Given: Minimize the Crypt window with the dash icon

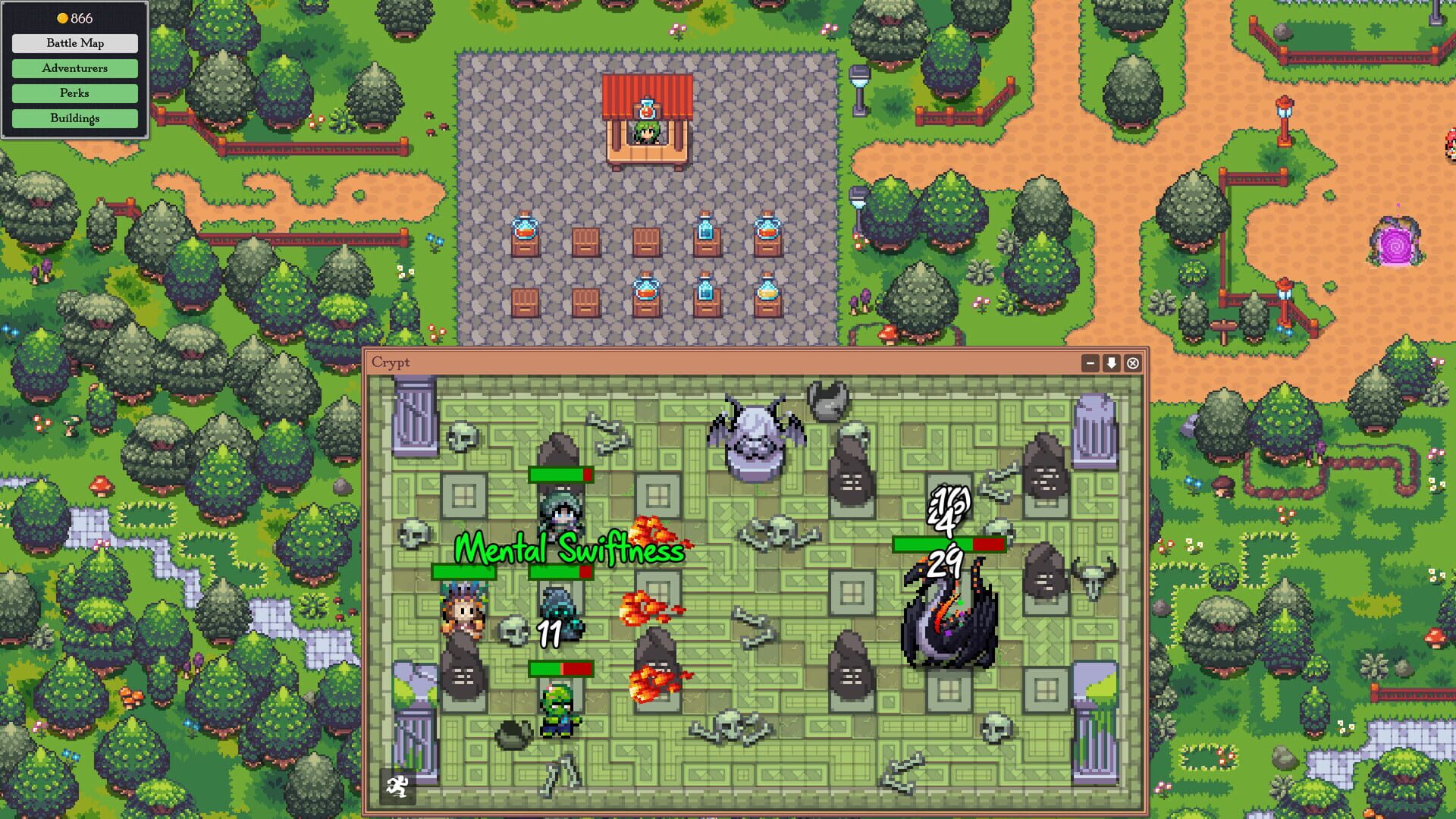Looking at the screenshot, I should click(1090, 362).
